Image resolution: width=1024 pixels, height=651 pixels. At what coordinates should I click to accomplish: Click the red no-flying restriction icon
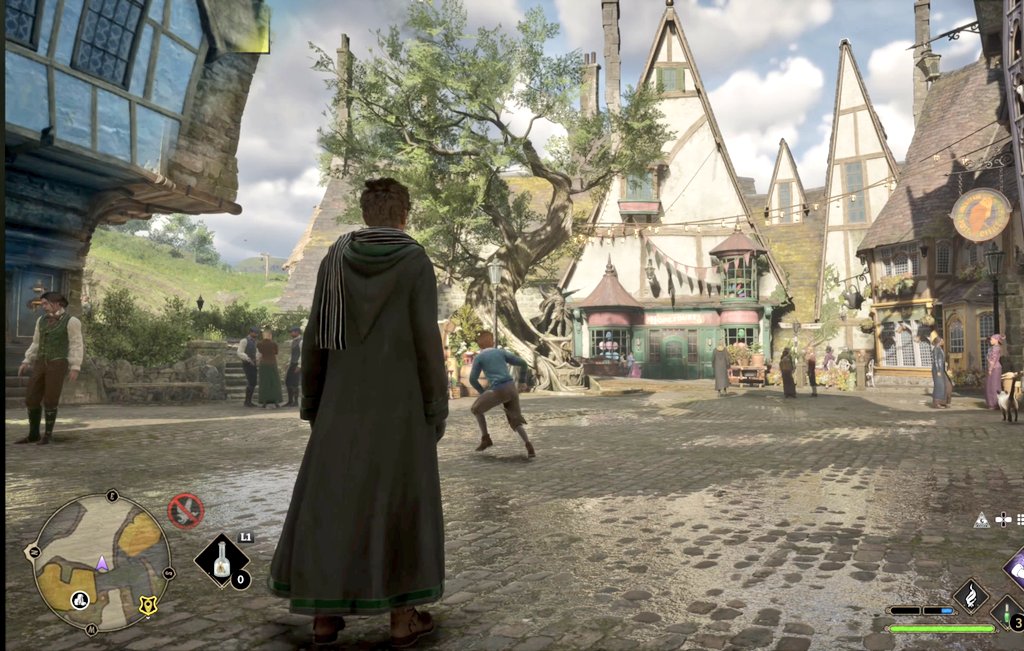click(185, 511)
